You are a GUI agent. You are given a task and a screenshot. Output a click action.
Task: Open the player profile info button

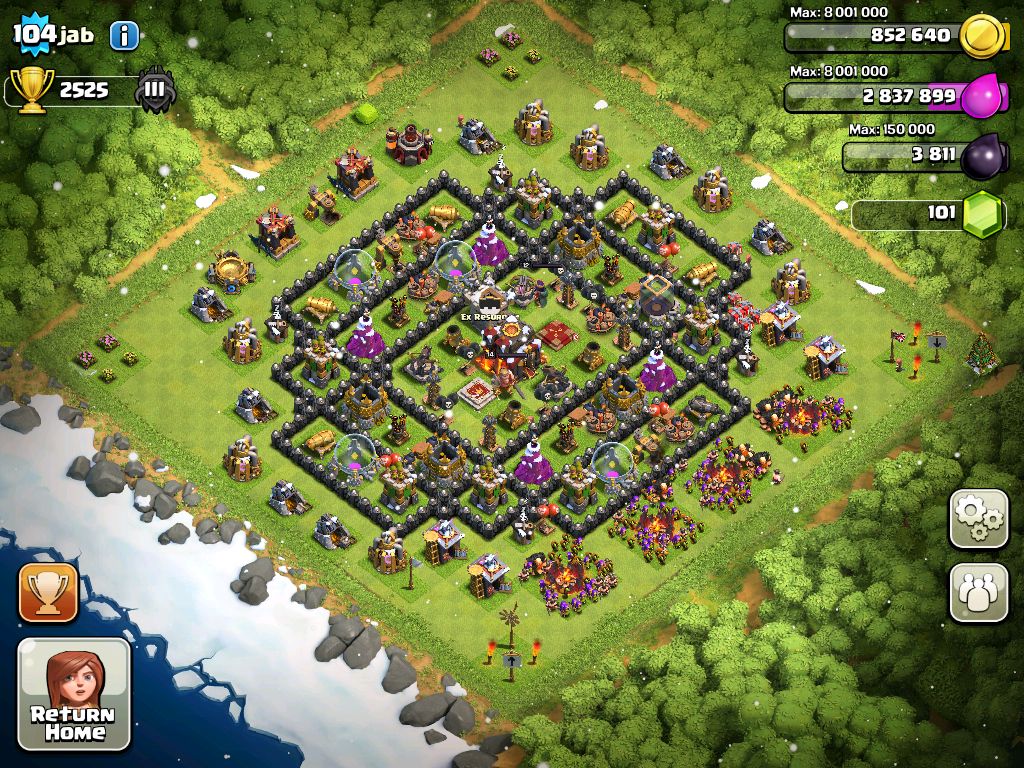[x=123, y=36]
